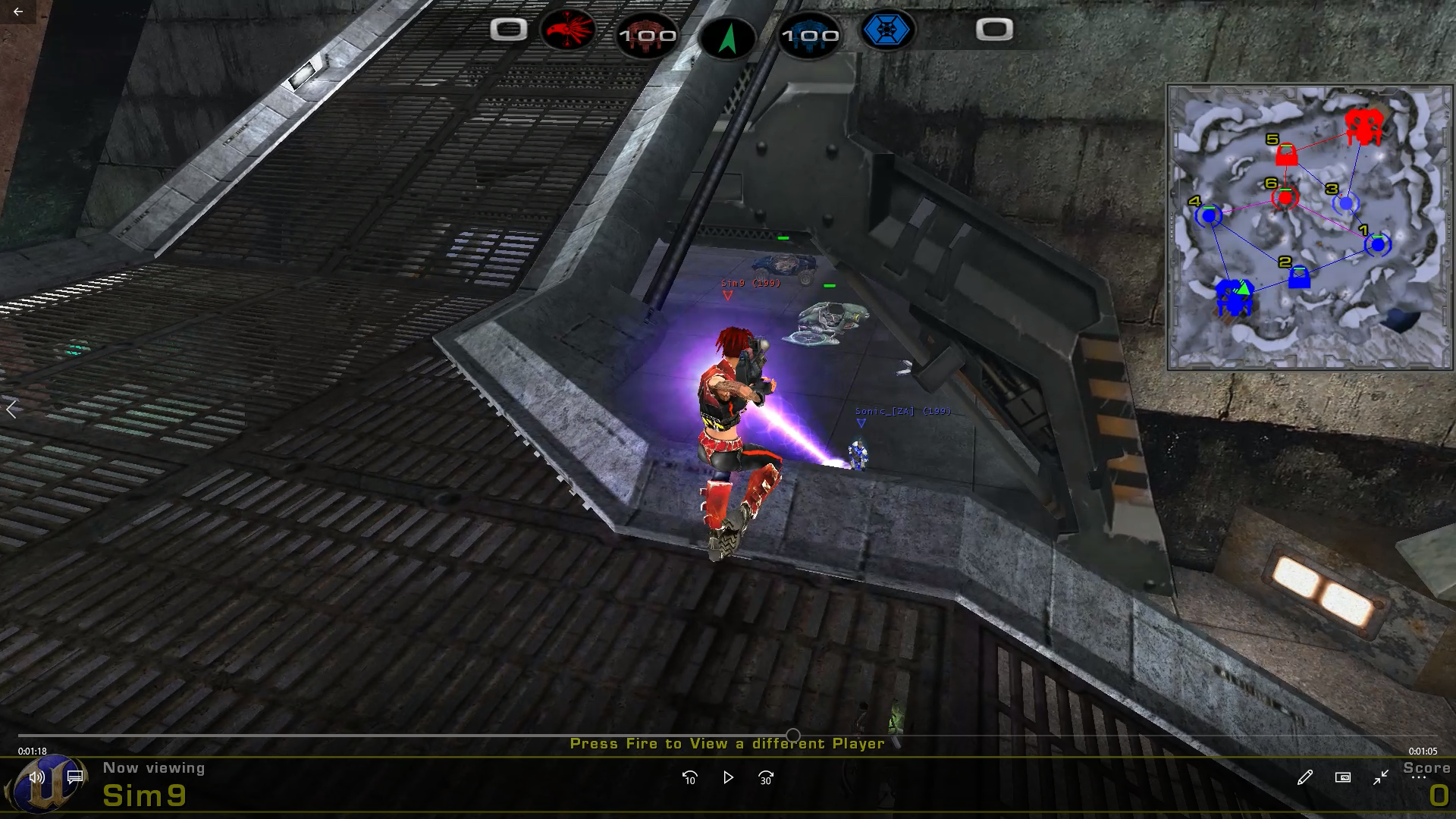Exit fullscreen with the arrows icon
The width and height of the screenshot is (1456, 819).
click(x=1381, y=777)
